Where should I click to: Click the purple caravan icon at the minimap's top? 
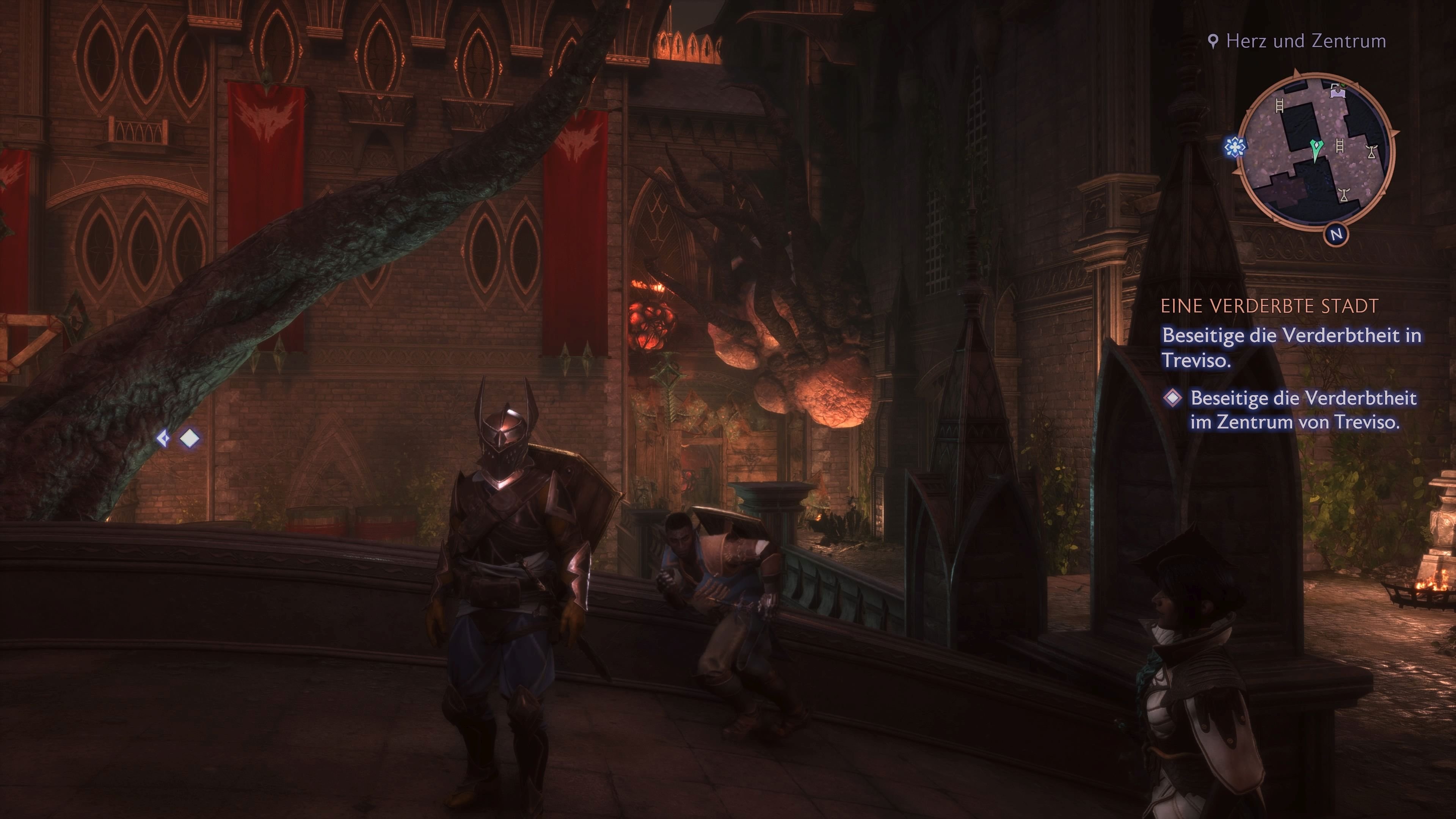(x=1337, y=91)
